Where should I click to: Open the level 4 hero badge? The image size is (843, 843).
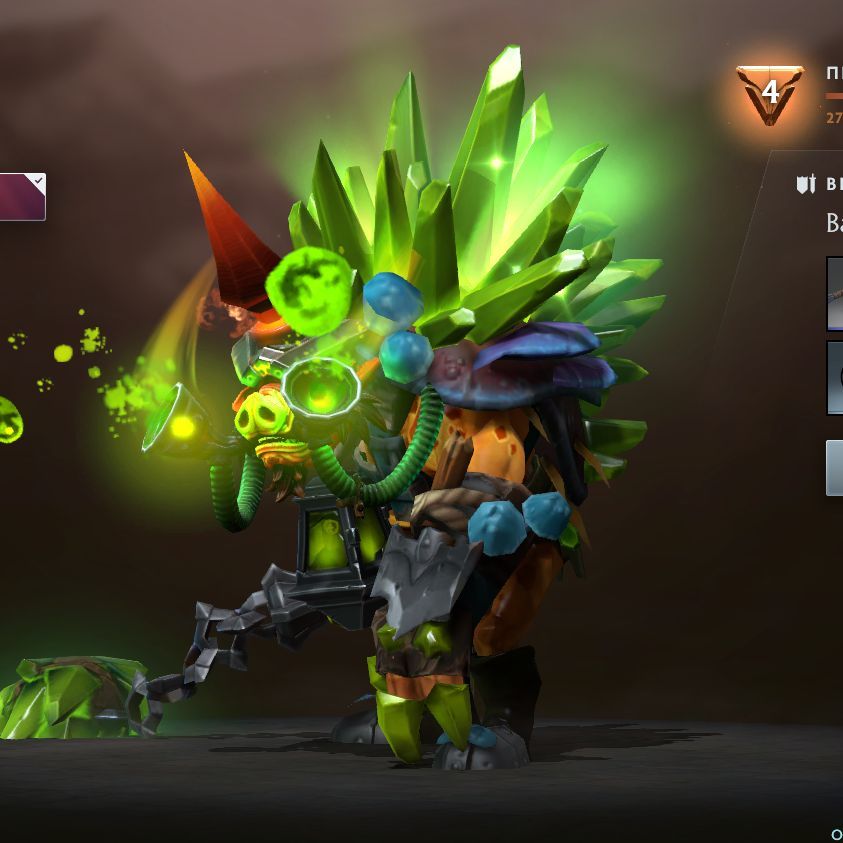769,94
